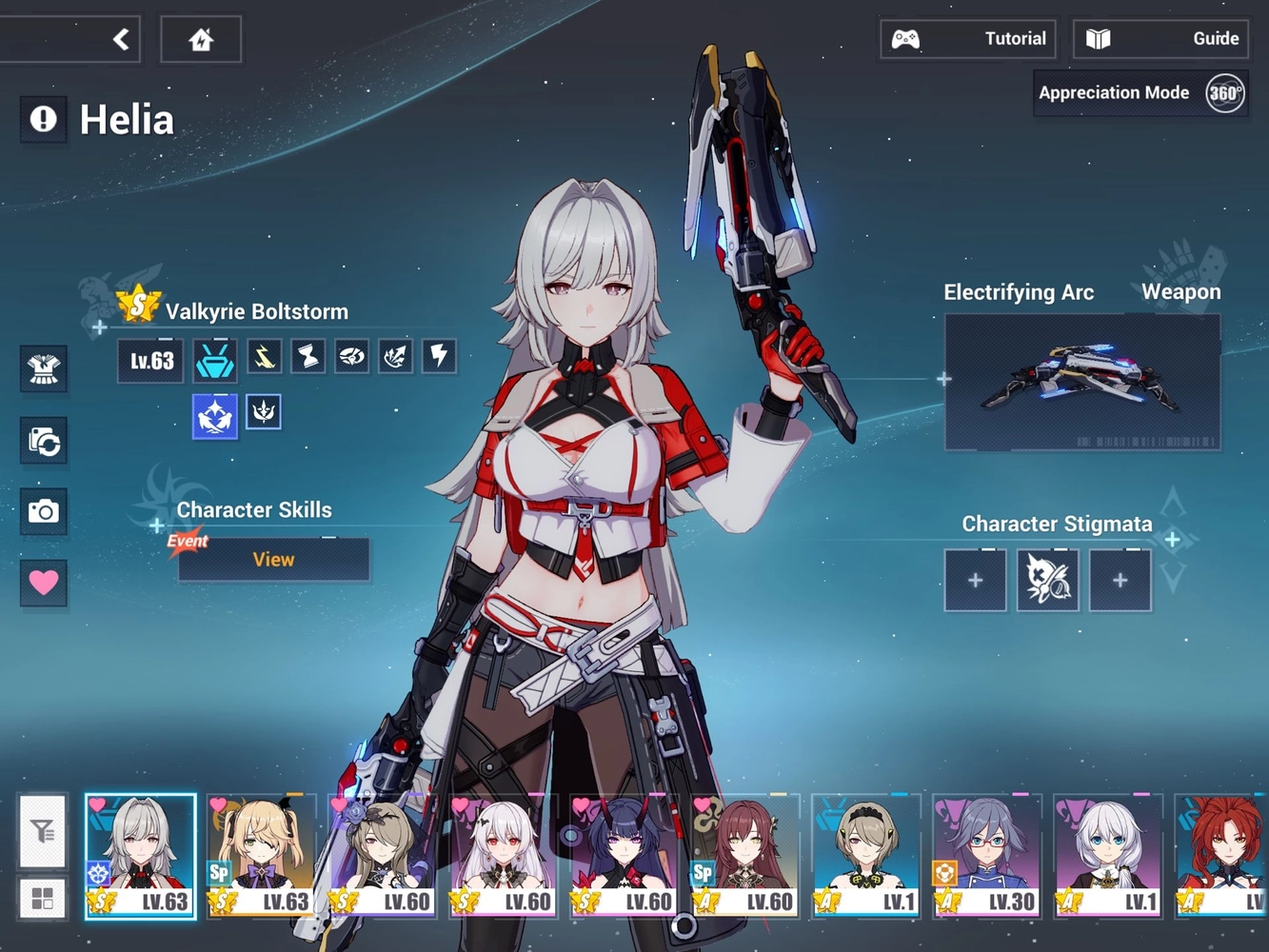Click the Electrifying Arc weapon panel

[1081, 381]
